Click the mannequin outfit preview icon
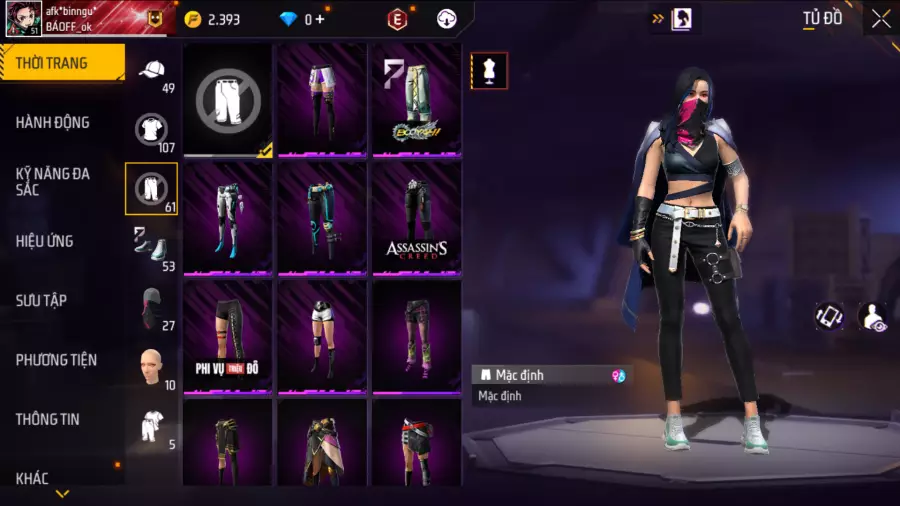This screenshot has width=900, height=506. pos(489,71)
